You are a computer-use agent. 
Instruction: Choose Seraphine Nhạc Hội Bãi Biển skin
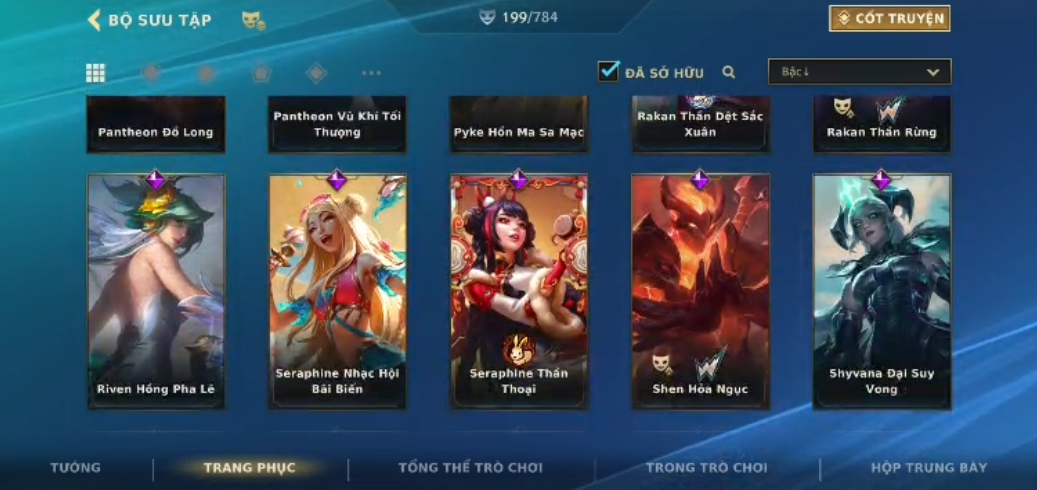[337, 291]
